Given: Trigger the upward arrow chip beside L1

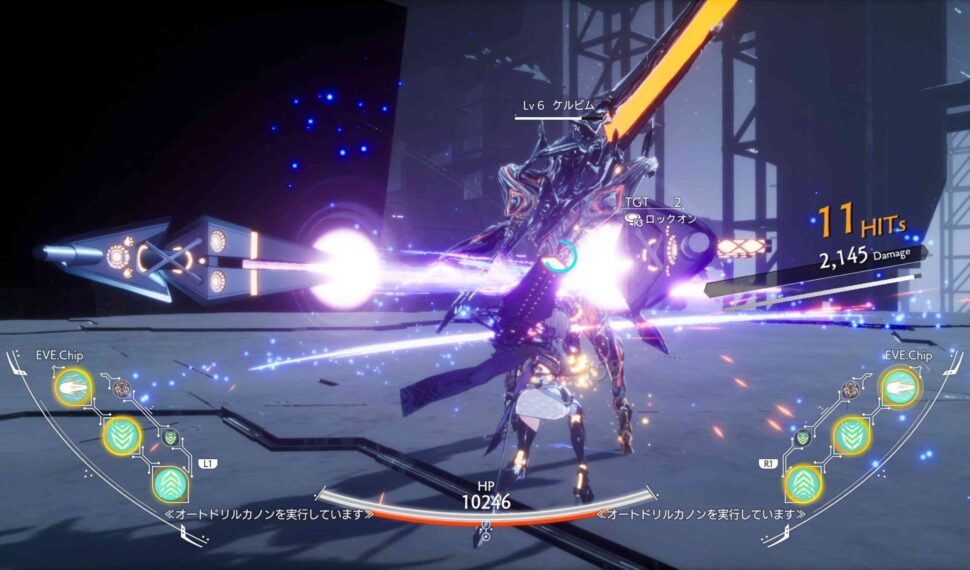Looking at the screenshot, I should tap(170, 484).
